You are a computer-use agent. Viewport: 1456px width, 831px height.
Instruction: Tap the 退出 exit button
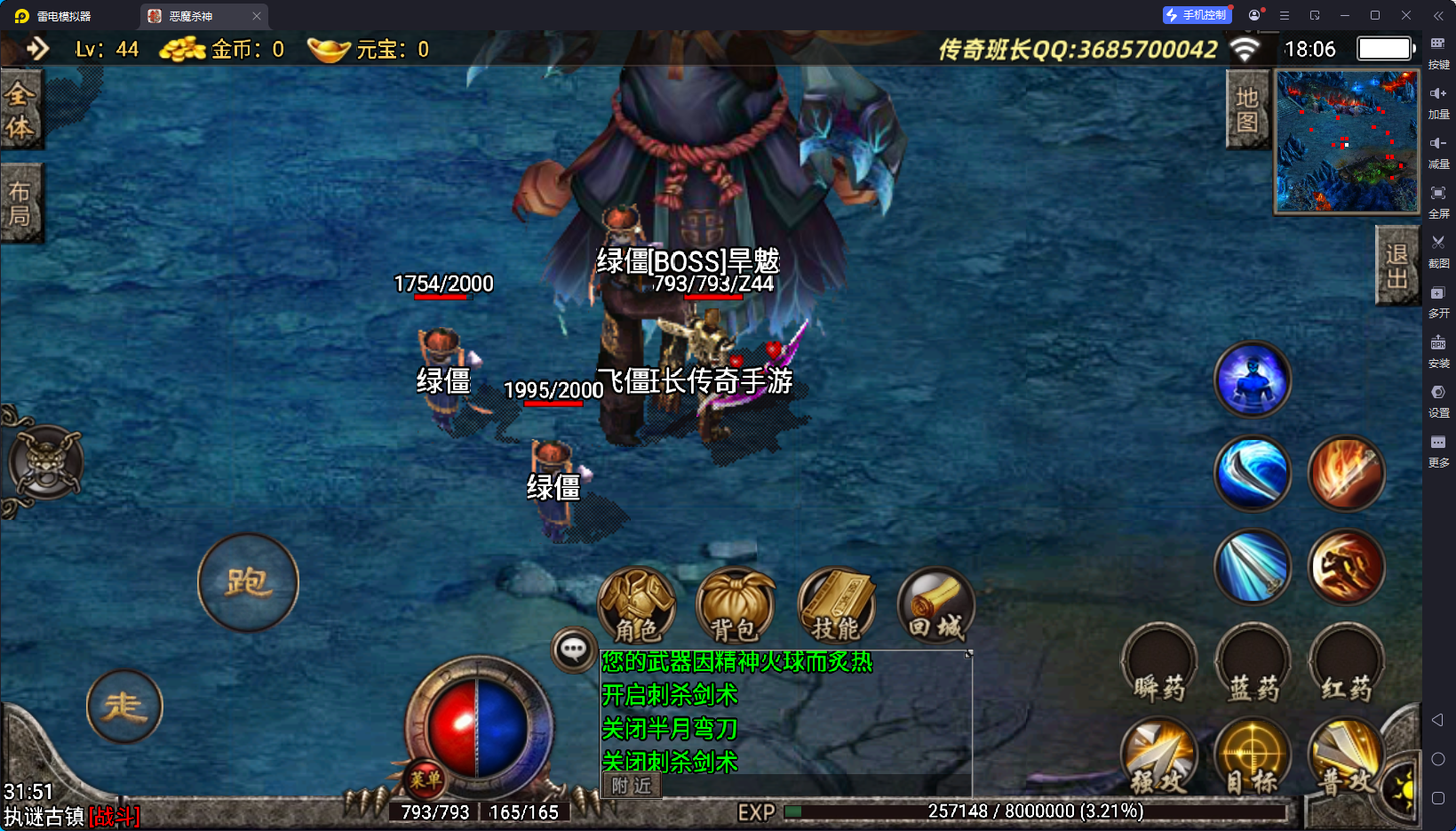pyautogui.click(x=1396, y=265)
